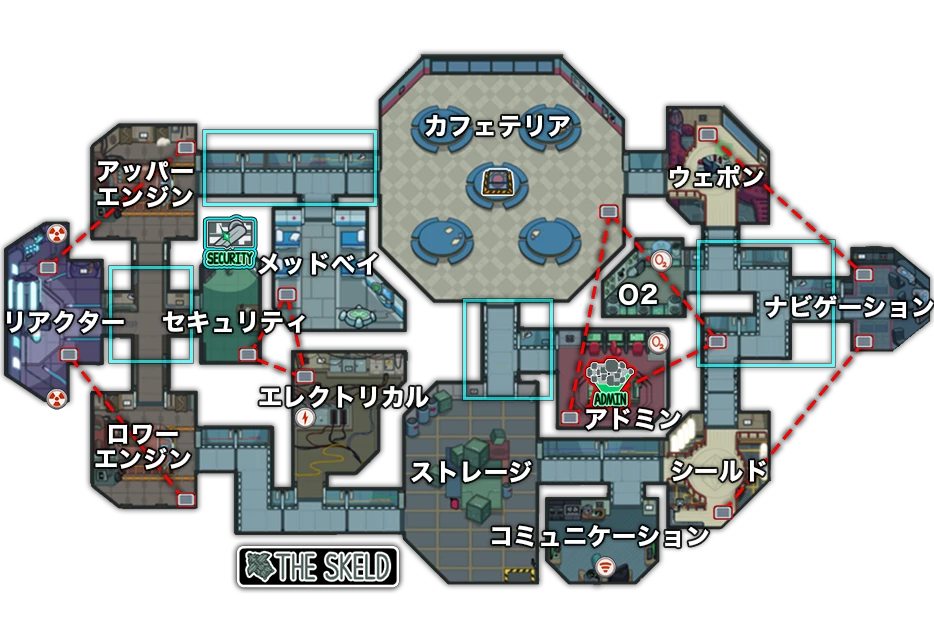Click the lower radiation icon beside Reactor
The height and width of the screenshot is (637, 934).
57,398
